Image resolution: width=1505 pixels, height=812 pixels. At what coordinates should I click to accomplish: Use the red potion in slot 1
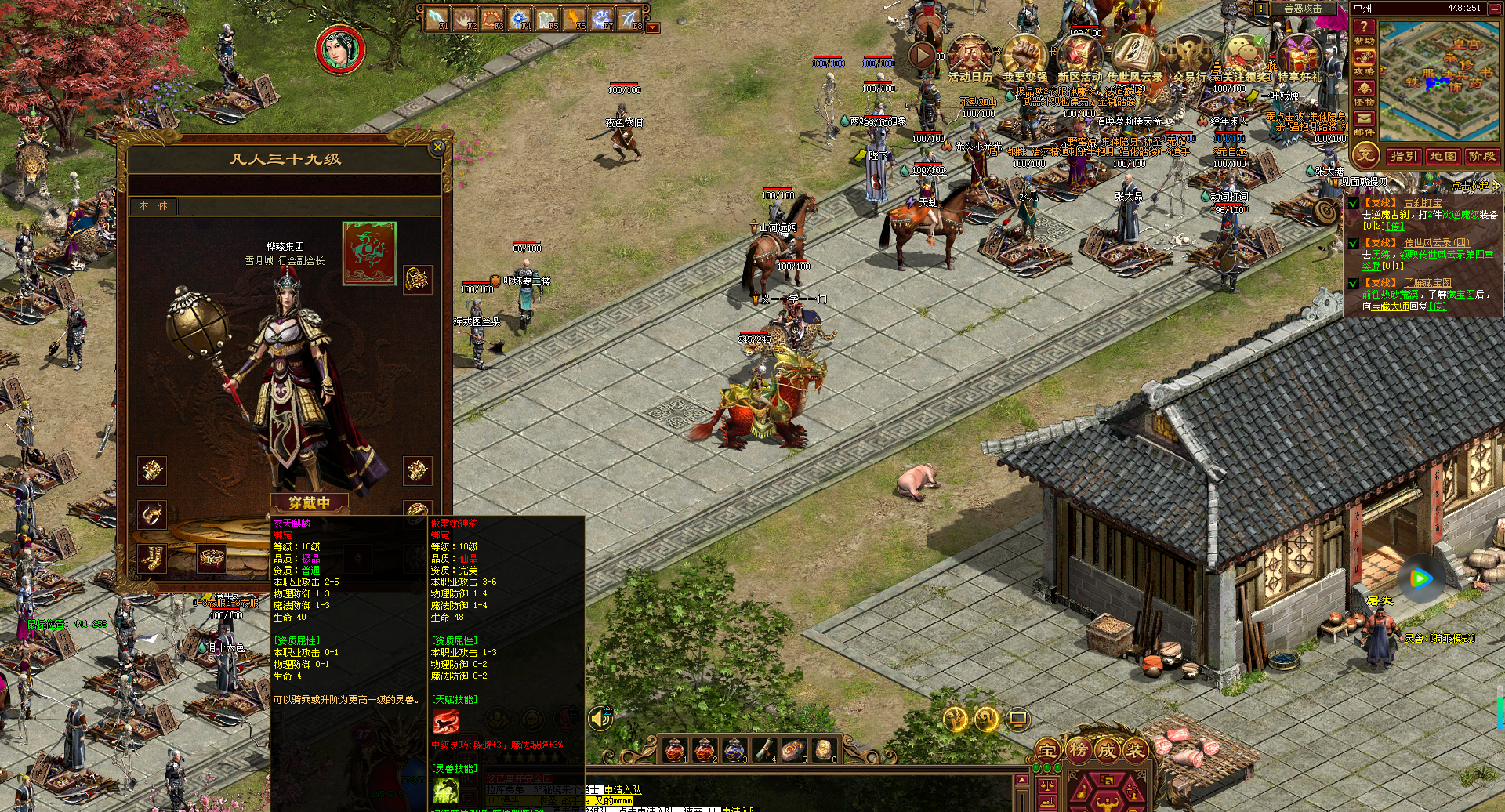coord(675,750)
